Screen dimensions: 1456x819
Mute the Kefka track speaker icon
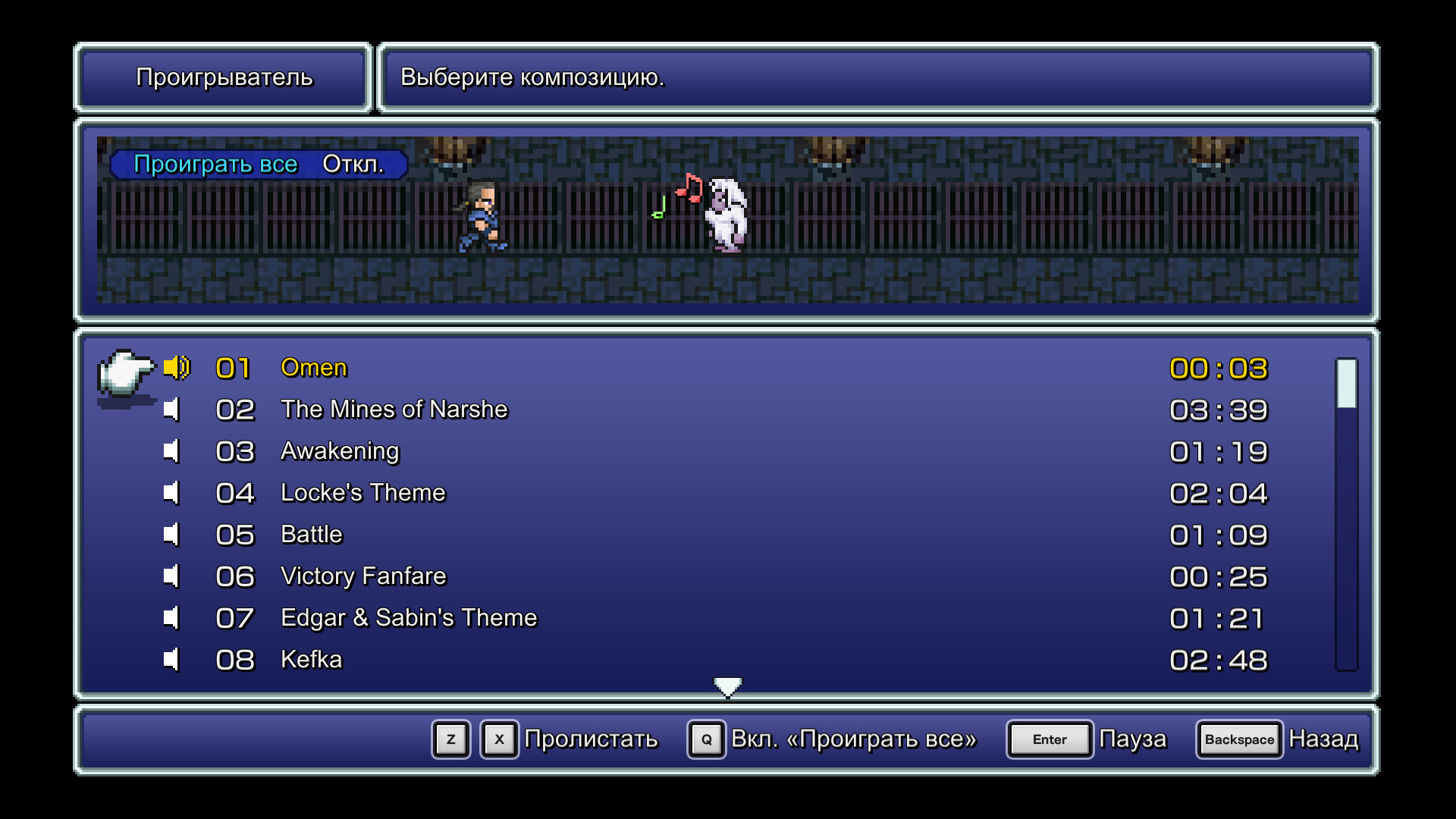tap(172, 660)
